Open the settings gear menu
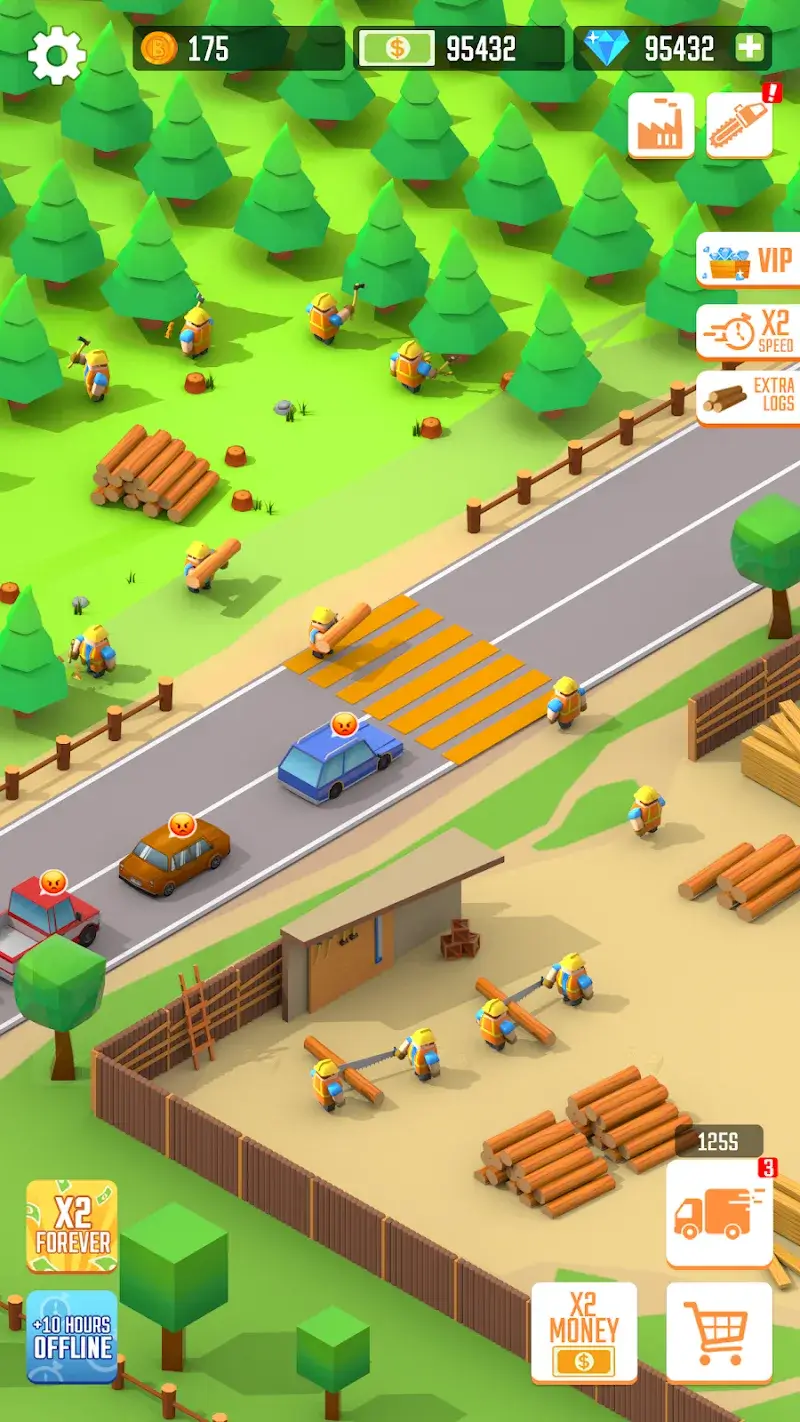Image resolution: width=800 pixels, height=1422 pixels. click(56, 54)
